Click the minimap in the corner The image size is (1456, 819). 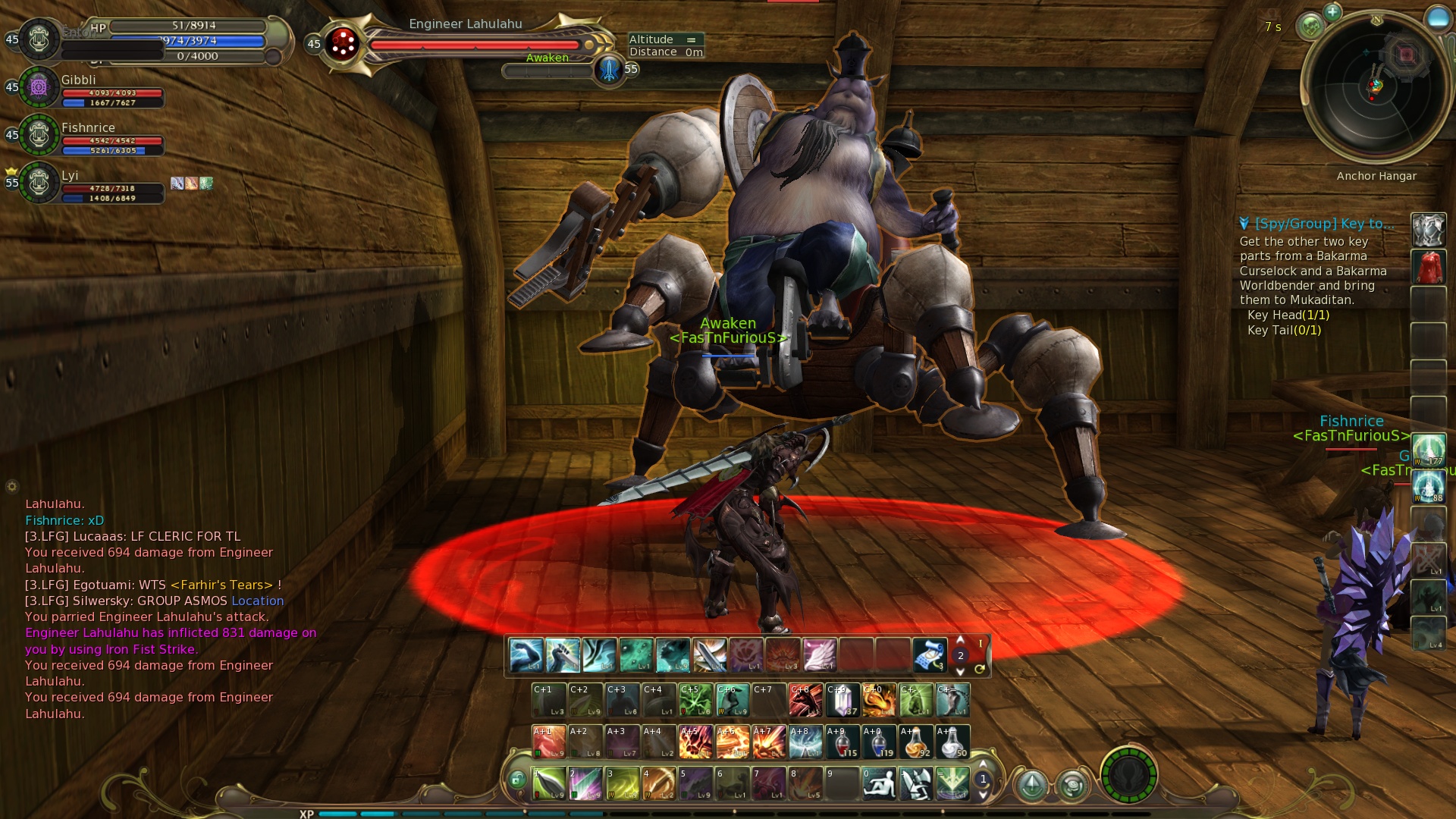1376,87
